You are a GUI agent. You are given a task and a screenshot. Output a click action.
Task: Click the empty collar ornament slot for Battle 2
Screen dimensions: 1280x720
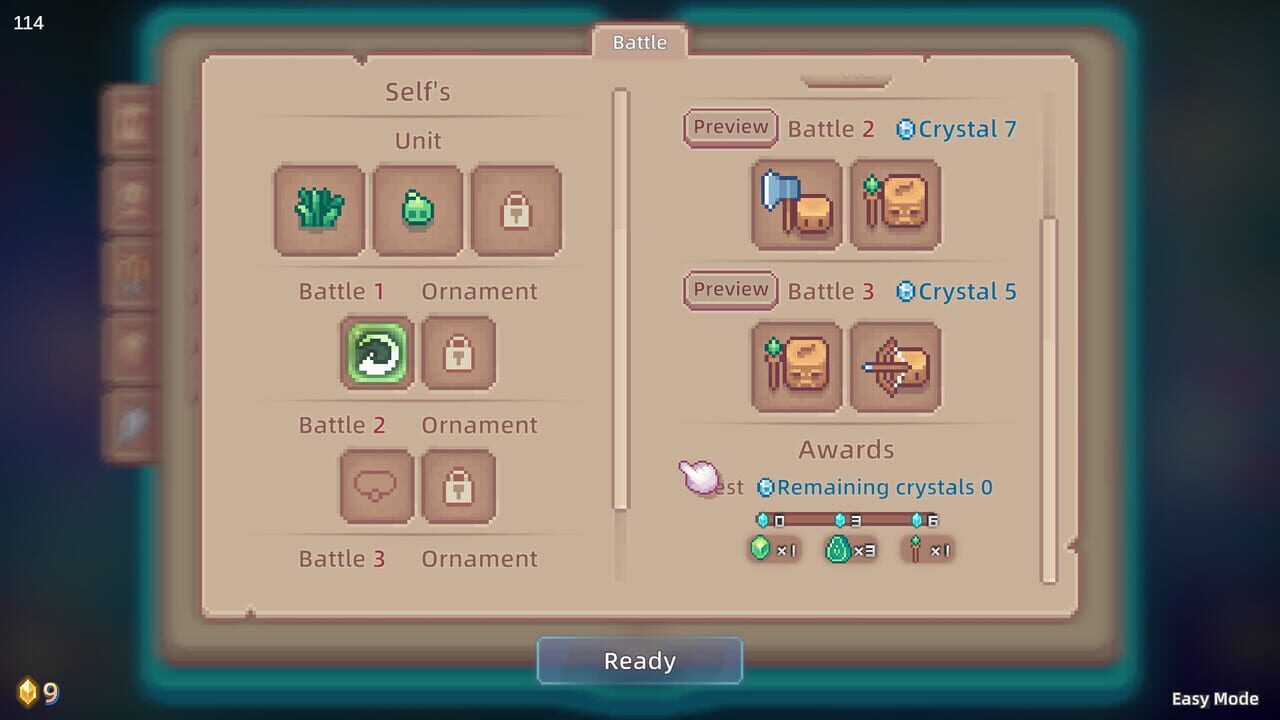coord(376,487)
